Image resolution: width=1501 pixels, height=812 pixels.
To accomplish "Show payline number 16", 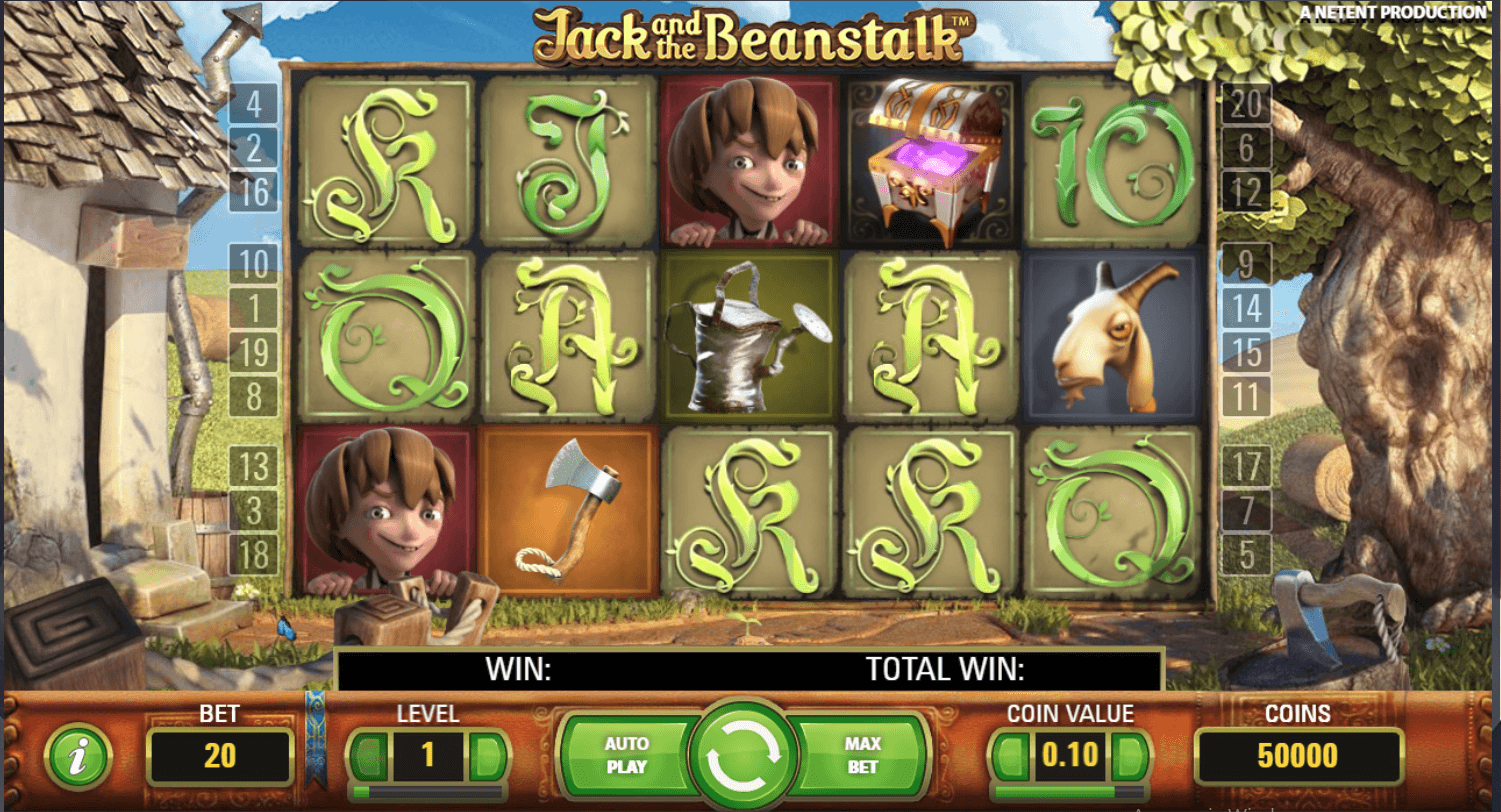I will pyautogui.click(x=253, y=191).
